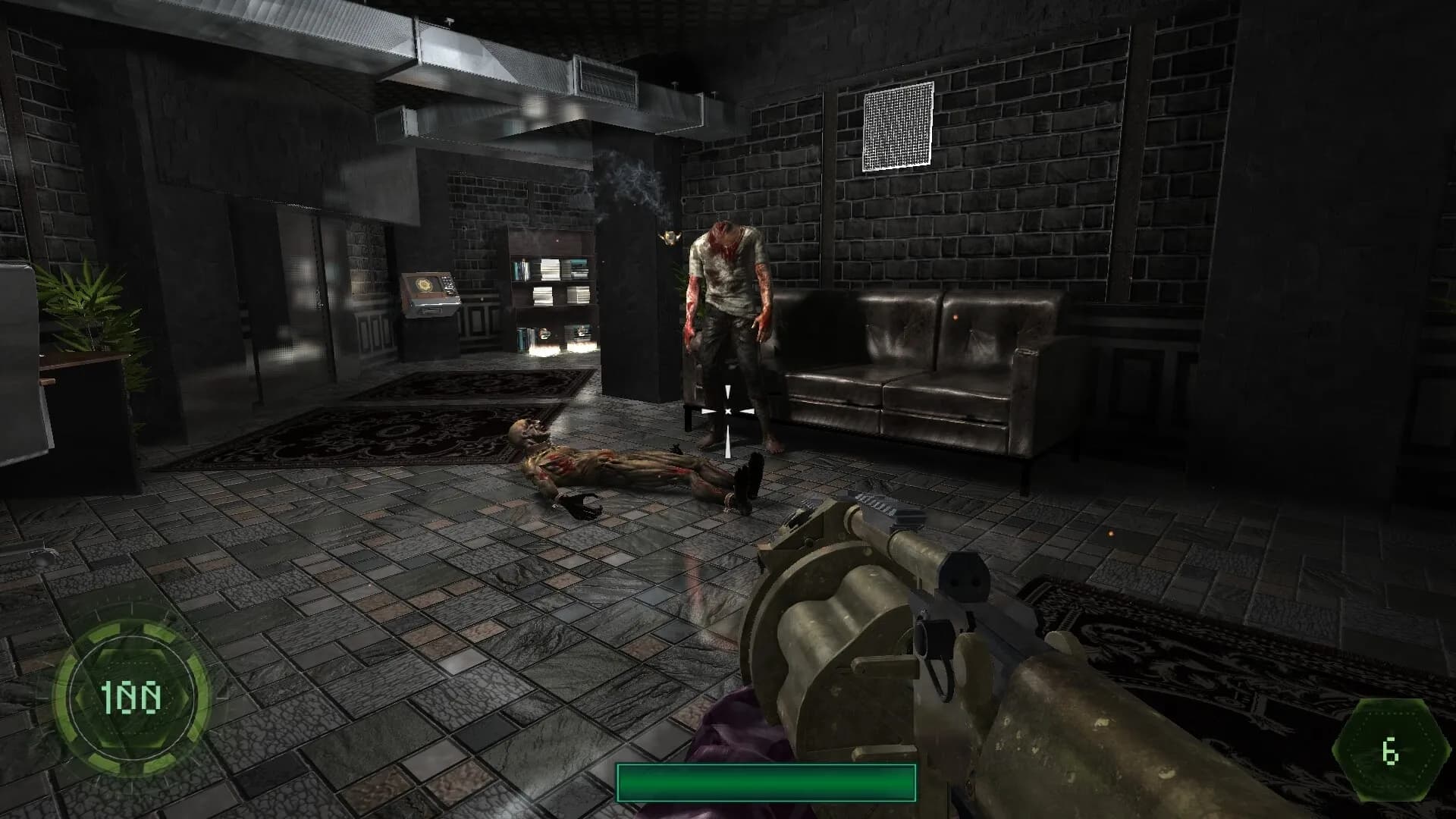The height and width of the screenshot is (819, 1456).
Task: Click the crosshair at screen center
Action: [727, 409]
